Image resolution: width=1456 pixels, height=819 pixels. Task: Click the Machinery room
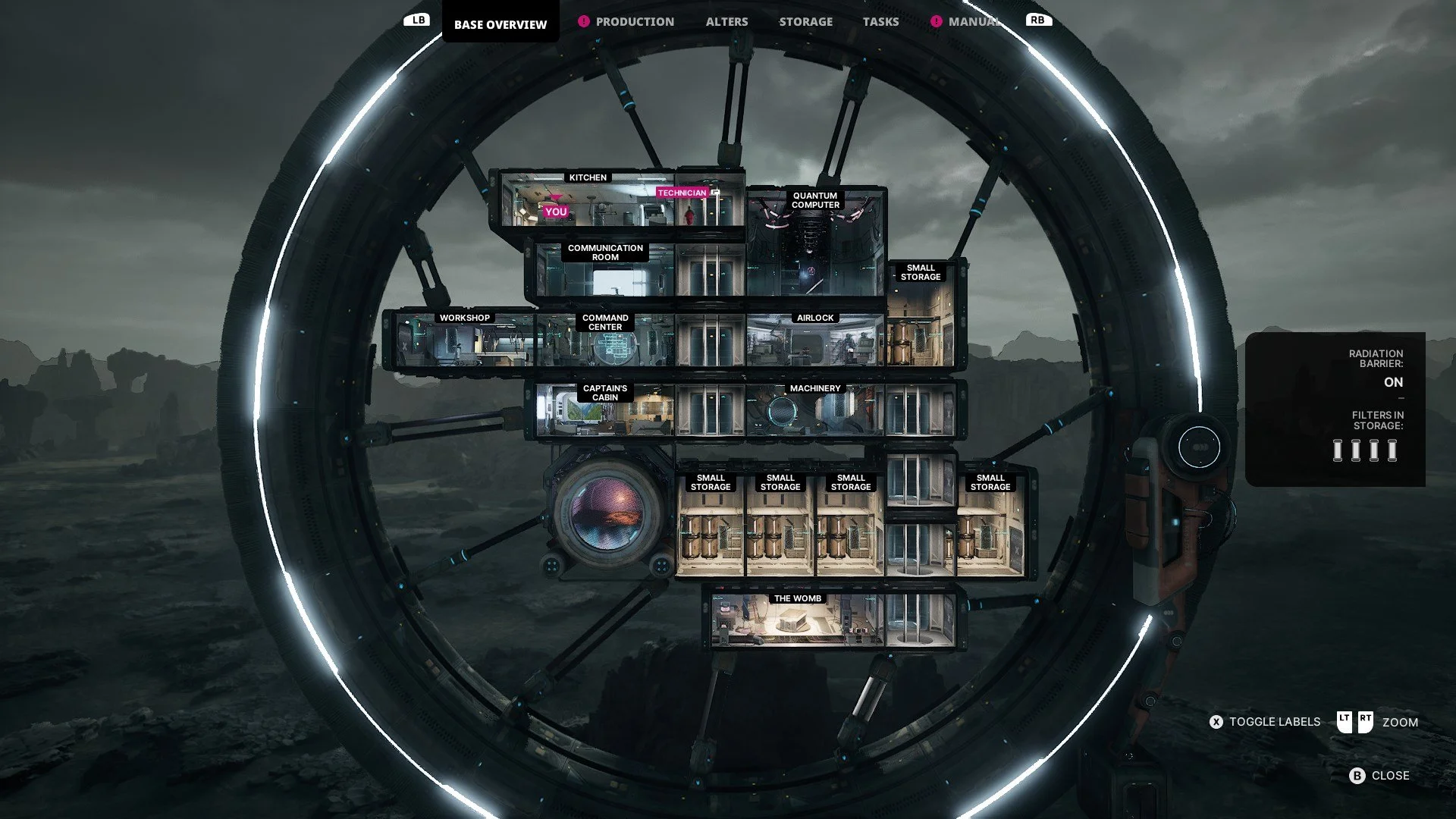[815, 411]
